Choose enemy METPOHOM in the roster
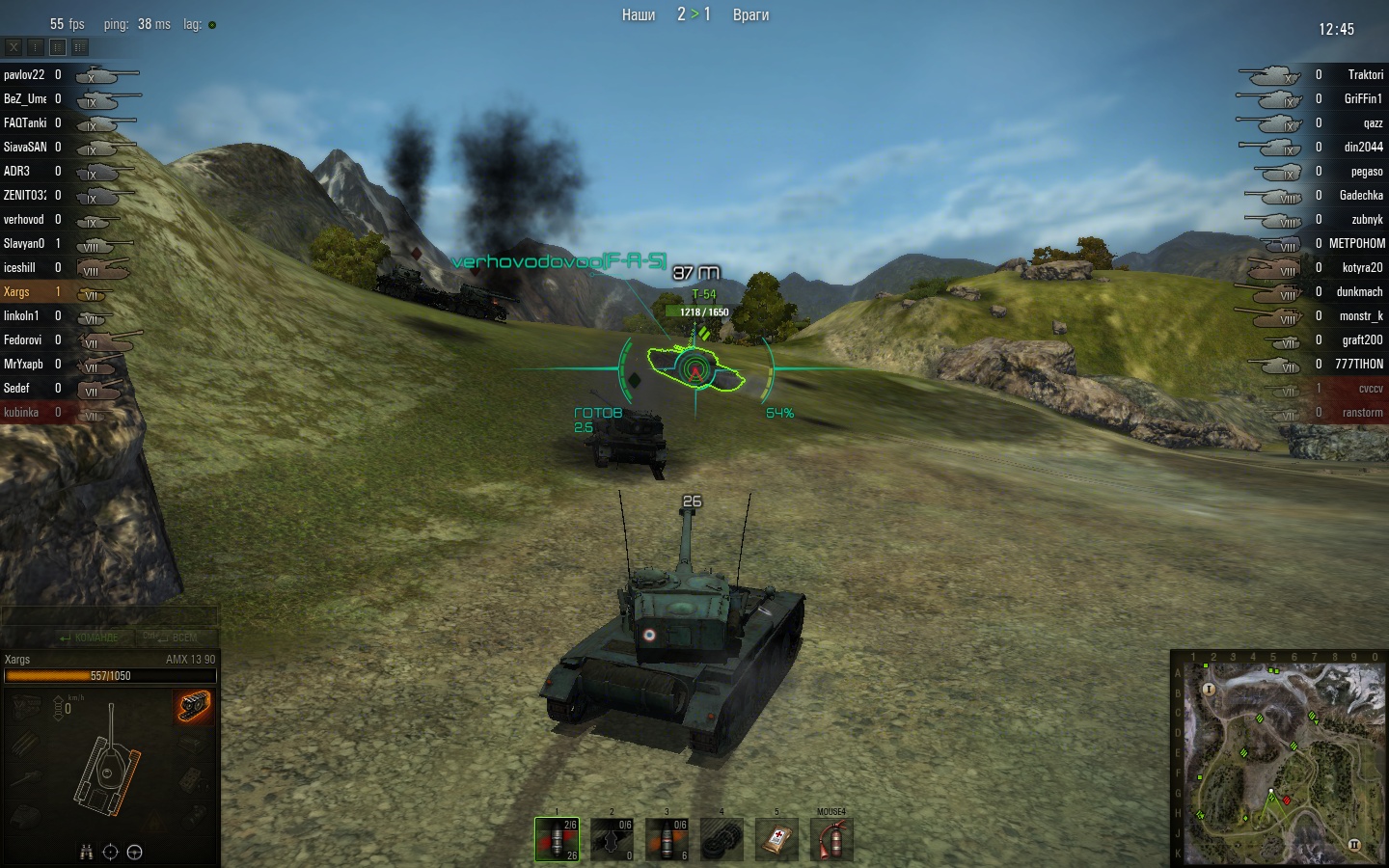Image resolution: width=1389 pixels, height=868 pixels. (x=1356, y=243)
